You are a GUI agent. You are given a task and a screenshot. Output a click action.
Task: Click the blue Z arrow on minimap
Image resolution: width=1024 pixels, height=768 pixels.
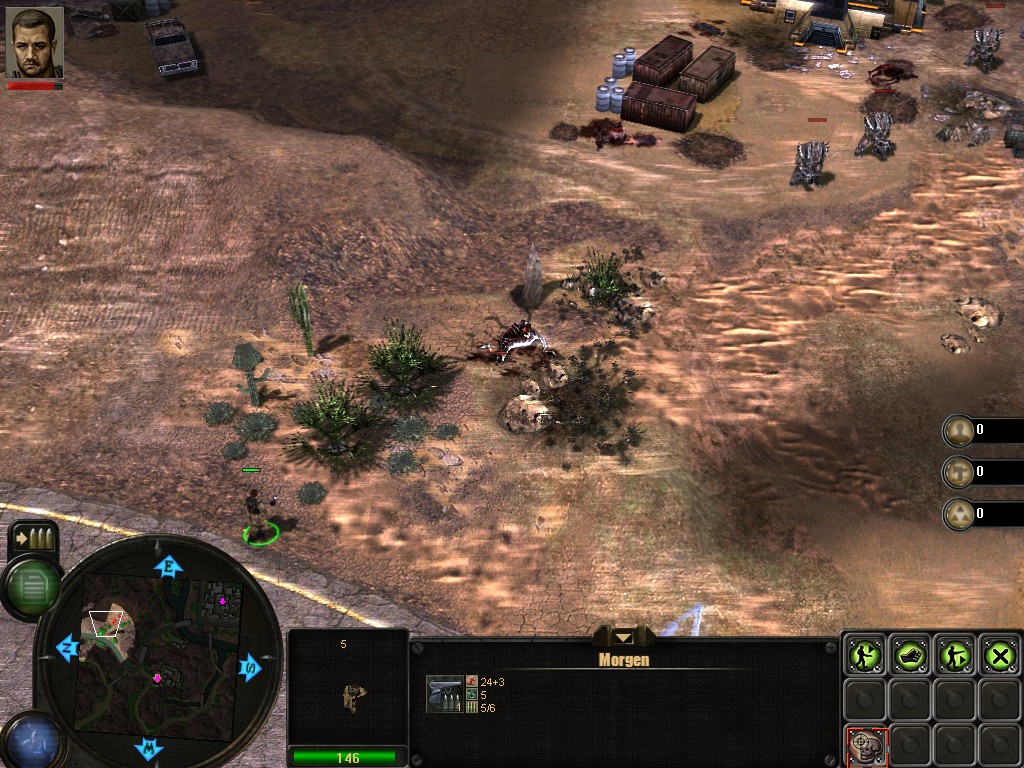68,647
